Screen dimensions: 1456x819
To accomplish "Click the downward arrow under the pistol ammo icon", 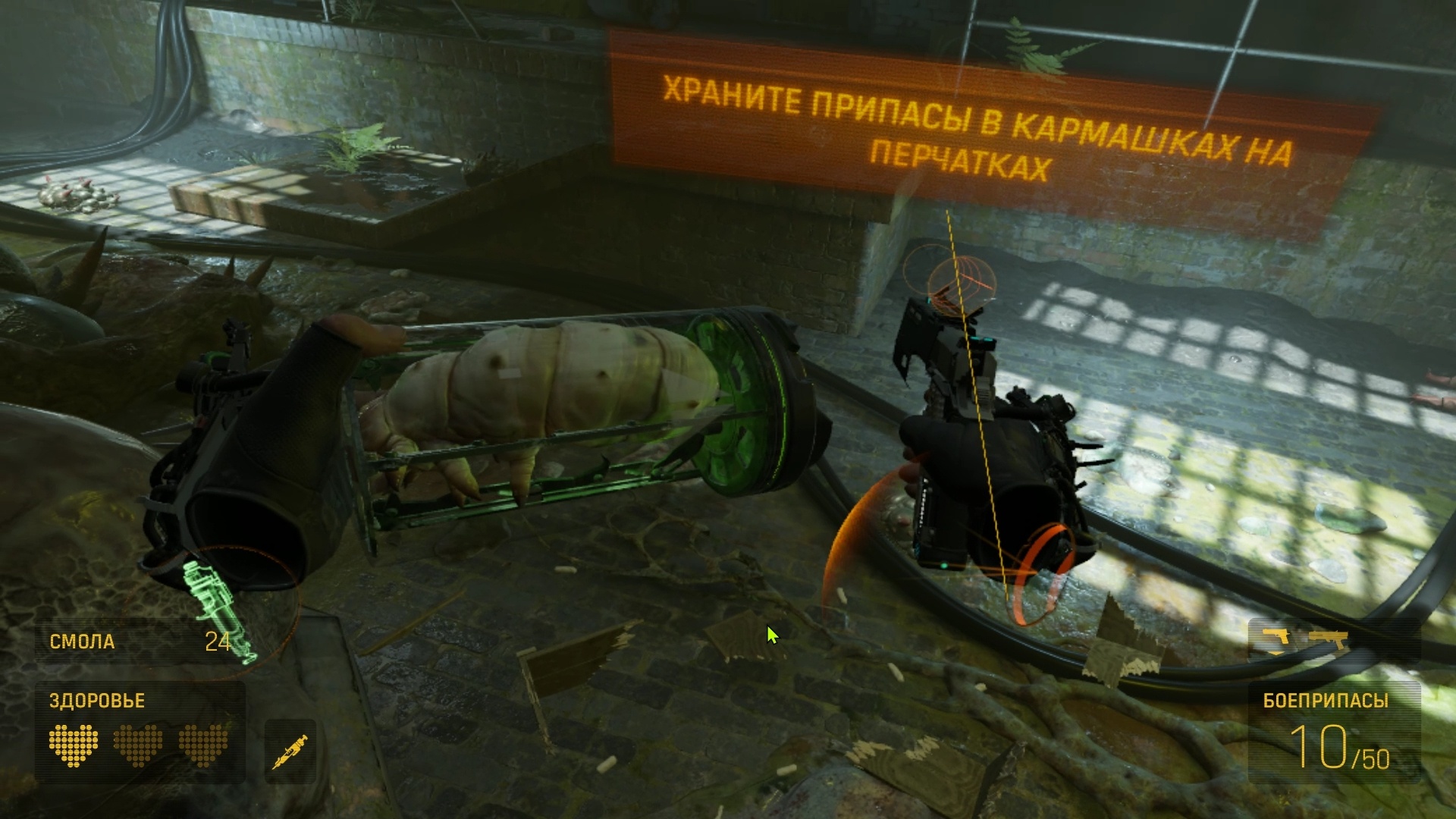I will (x=1276, y=654).
